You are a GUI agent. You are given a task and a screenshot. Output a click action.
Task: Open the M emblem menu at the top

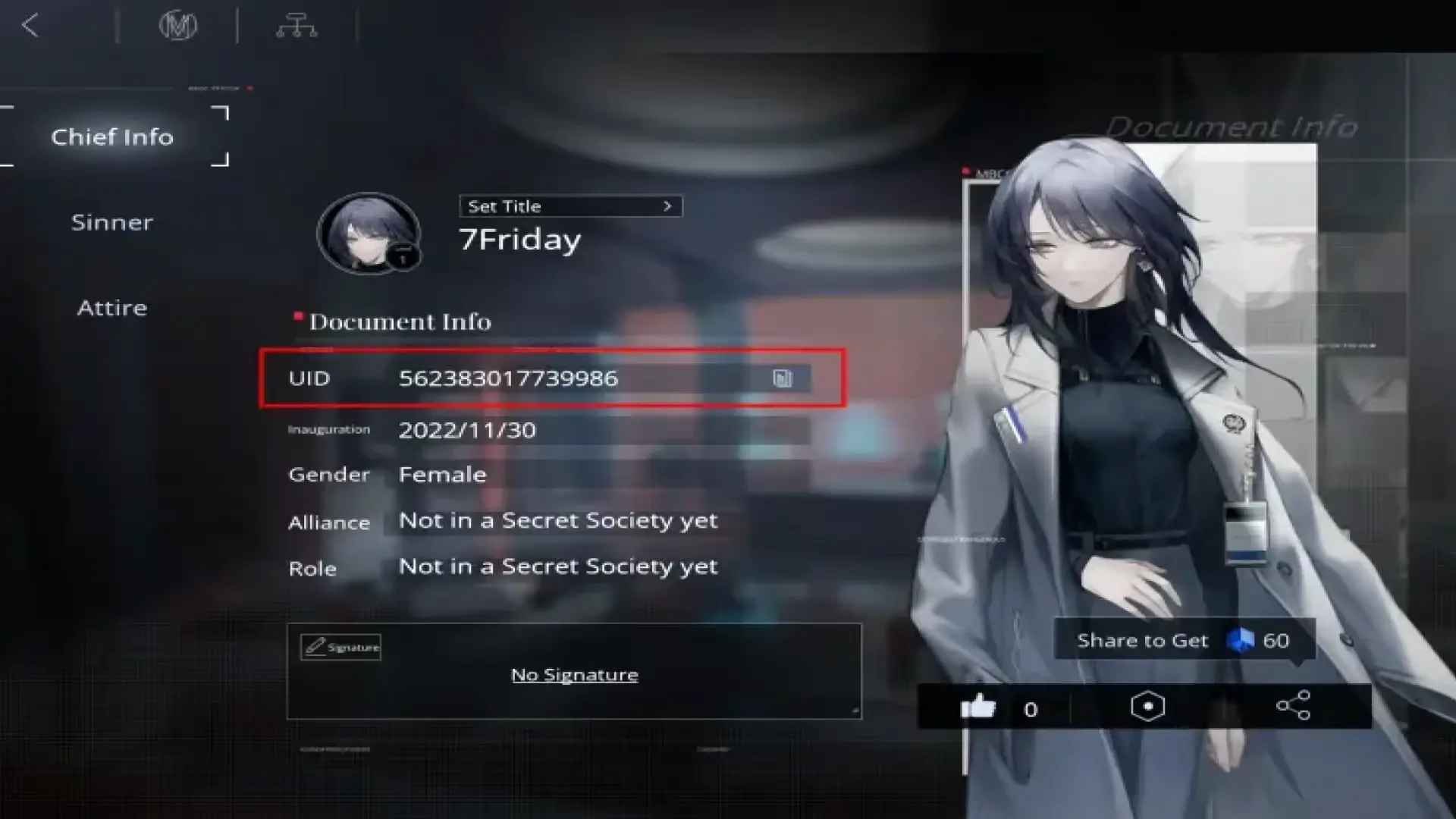(179, 25)
